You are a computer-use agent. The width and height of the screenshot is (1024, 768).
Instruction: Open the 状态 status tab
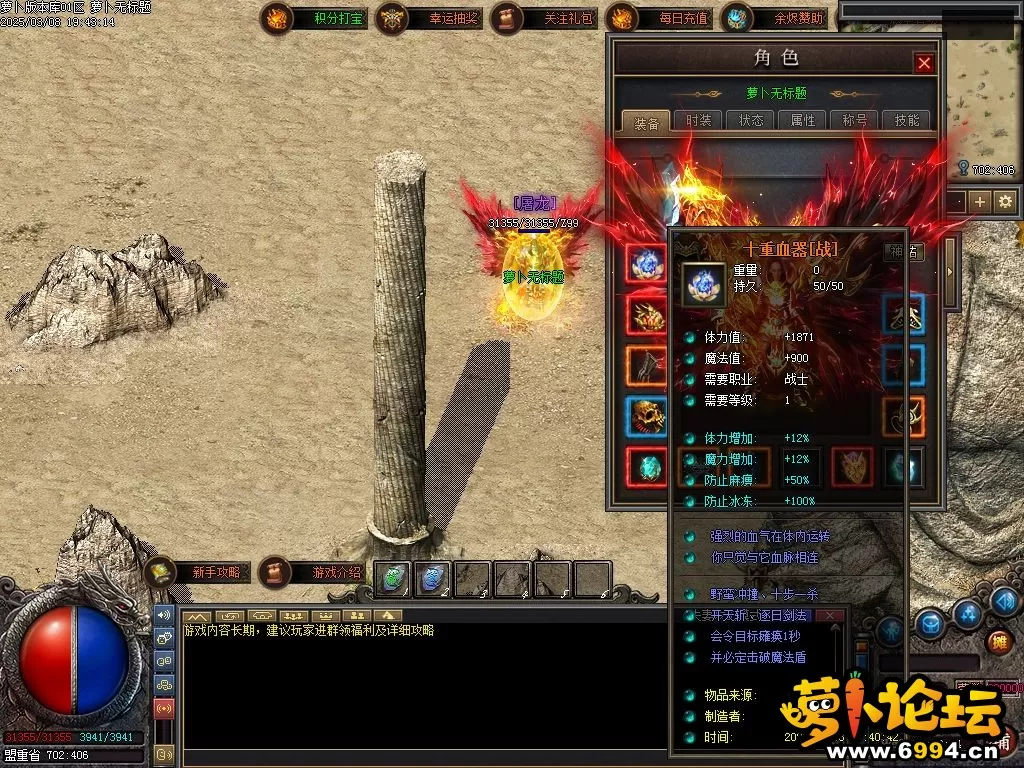[x=750, y=120]
